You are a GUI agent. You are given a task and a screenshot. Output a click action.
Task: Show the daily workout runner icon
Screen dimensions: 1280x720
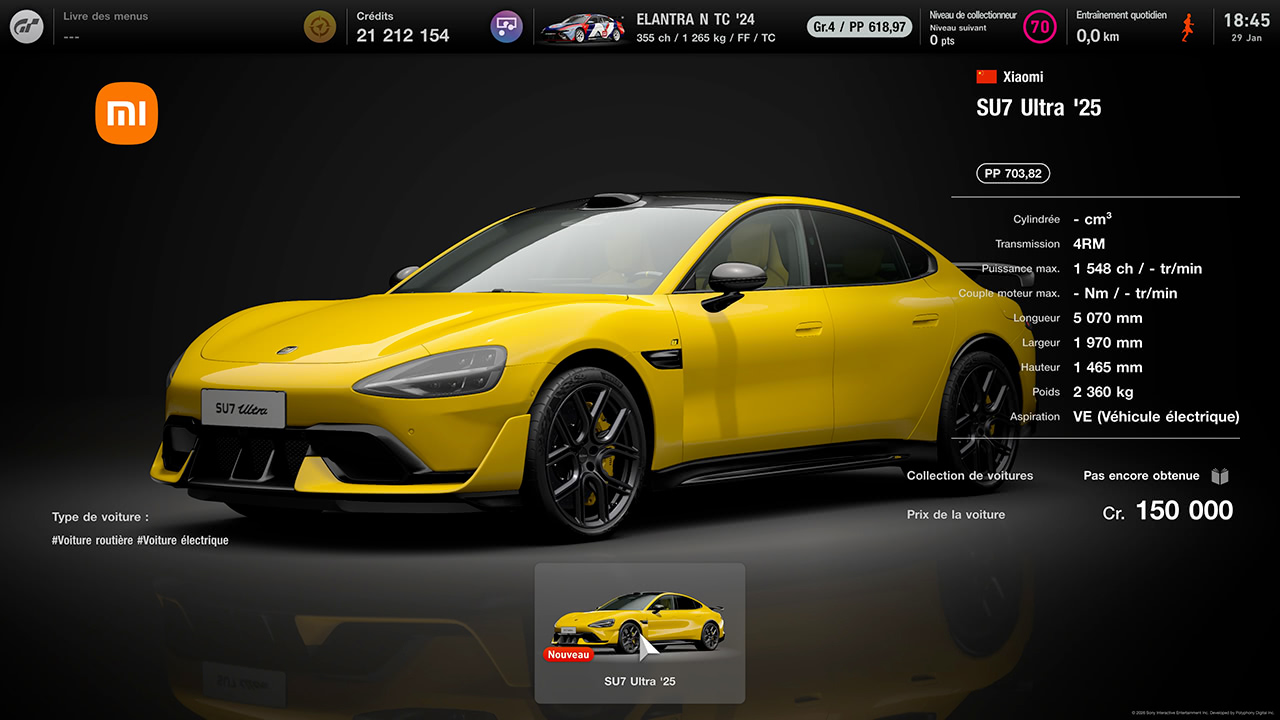(1188, 27)
